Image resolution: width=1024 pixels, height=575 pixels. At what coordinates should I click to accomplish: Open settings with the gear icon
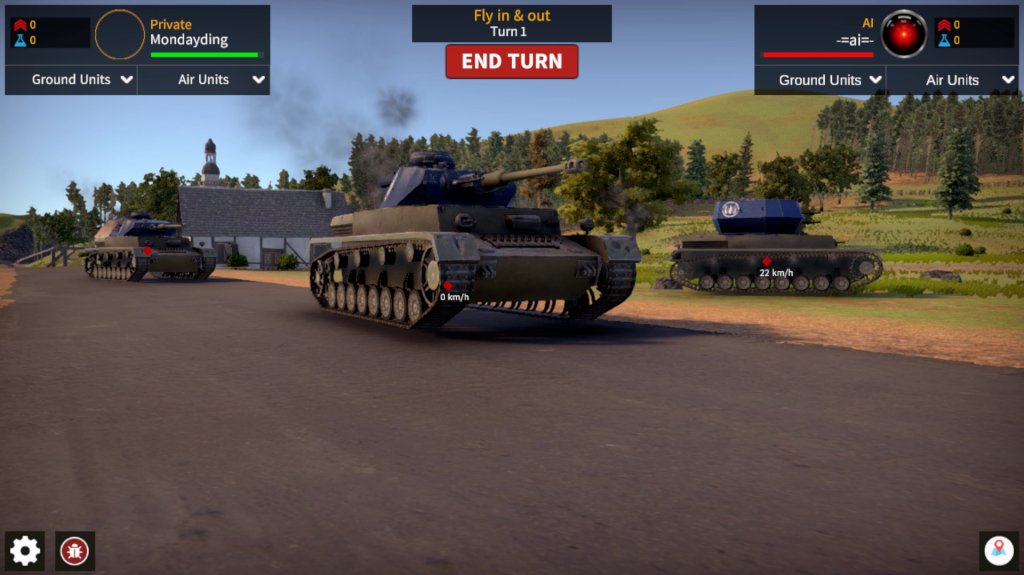coord(25,550)
